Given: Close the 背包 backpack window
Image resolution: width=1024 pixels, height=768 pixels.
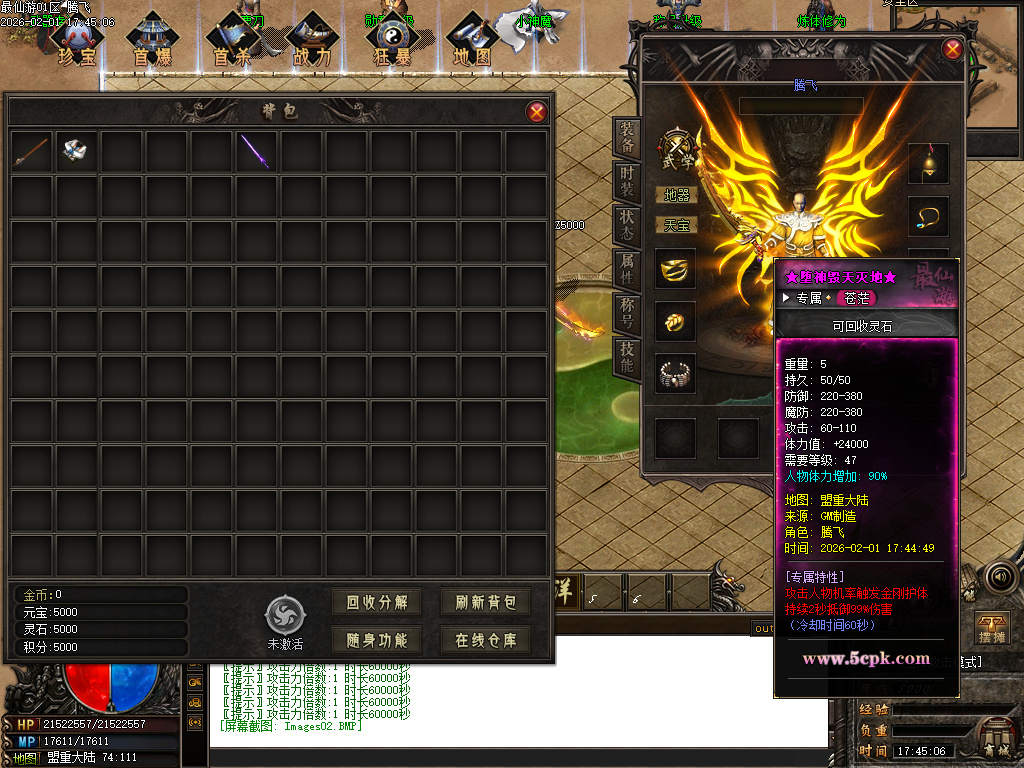Looking at the screenshot, I should [537, 112].
